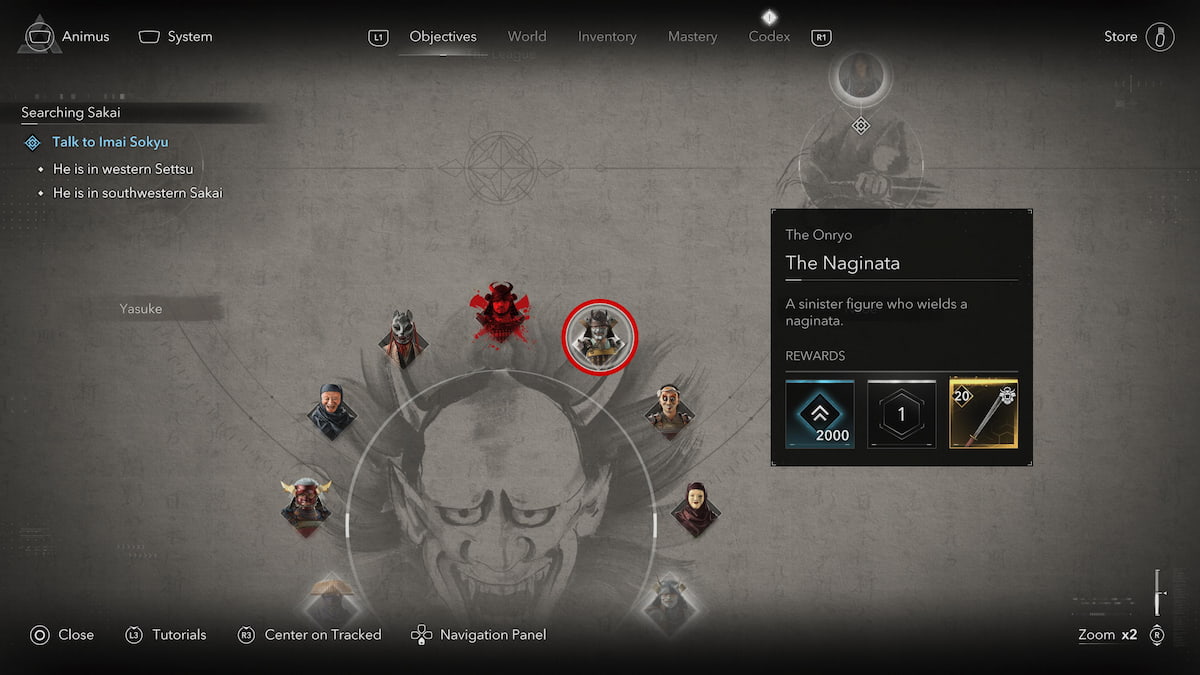Inspect the golden naginata weapon reward
Viewport: 1200px width, 675px height.
pyautogui.click(x=983, y=413)
